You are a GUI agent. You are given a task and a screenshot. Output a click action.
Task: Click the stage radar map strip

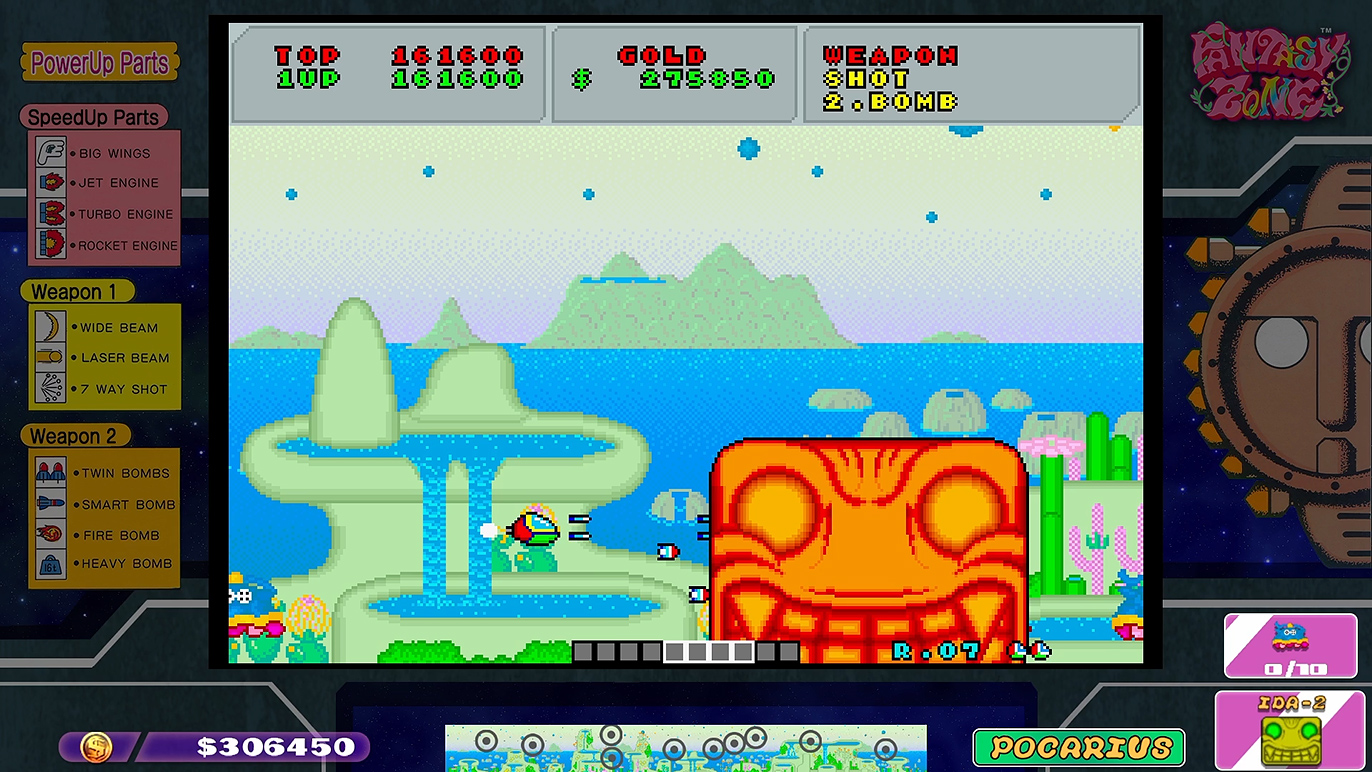[x=685, y=747]
